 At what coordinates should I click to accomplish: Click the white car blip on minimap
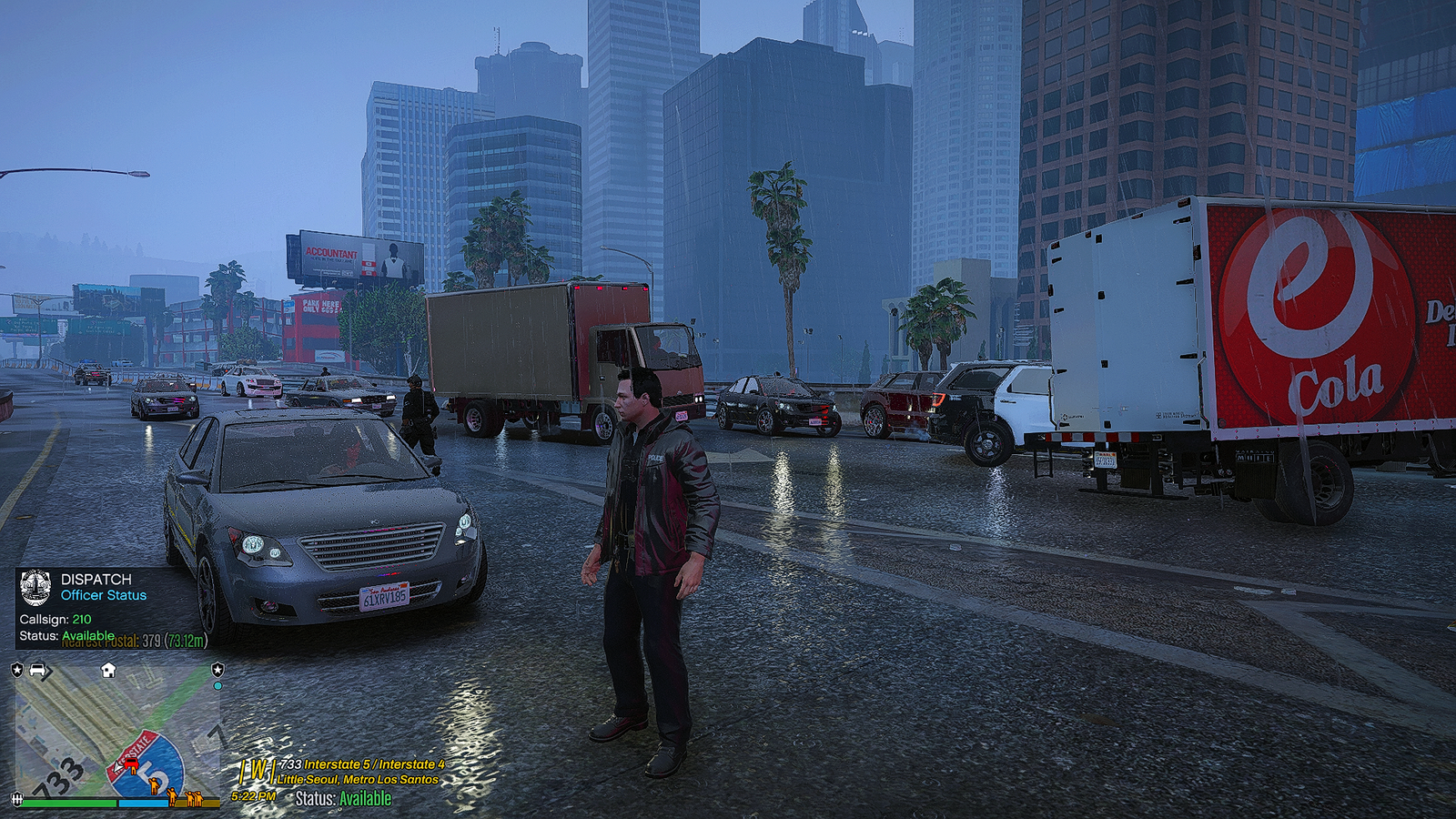pos(38,671)
